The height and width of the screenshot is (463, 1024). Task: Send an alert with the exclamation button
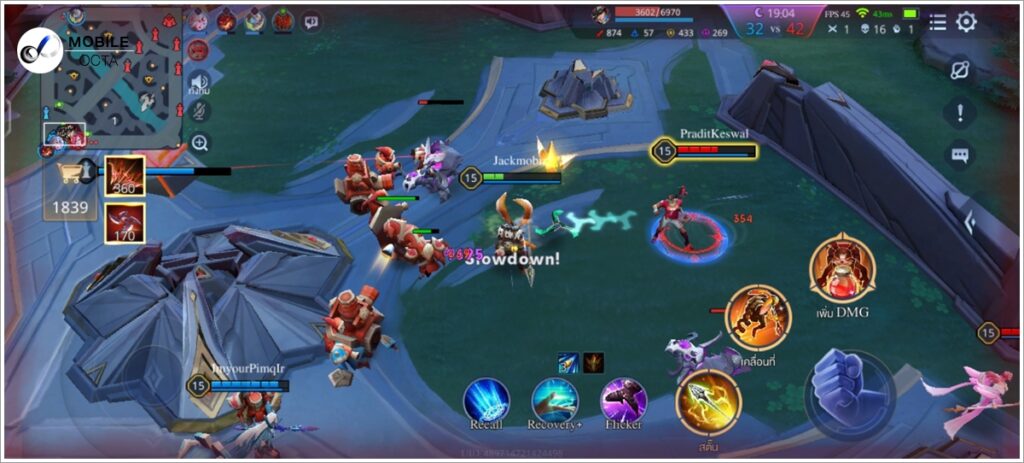coord(960,112)
